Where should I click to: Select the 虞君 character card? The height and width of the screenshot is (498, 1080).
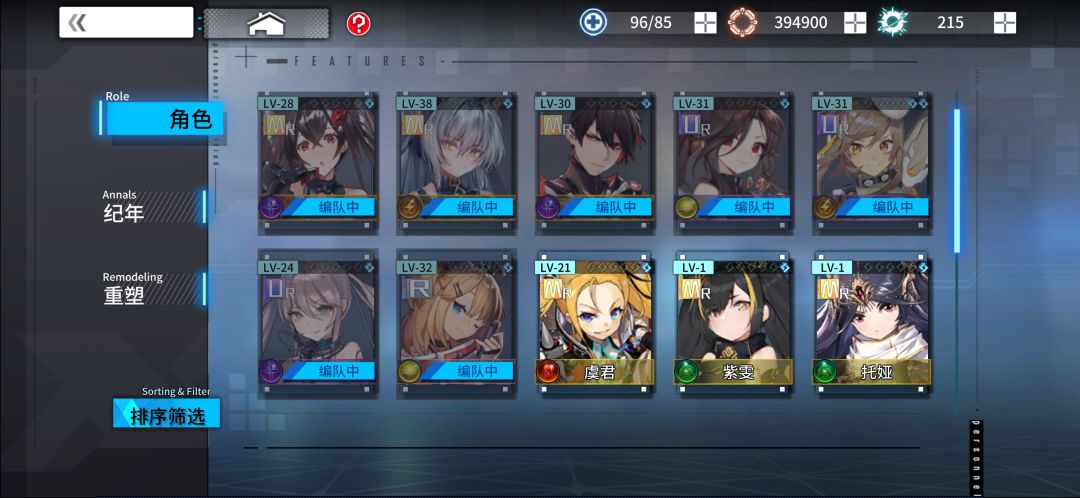tap(594, 323)
